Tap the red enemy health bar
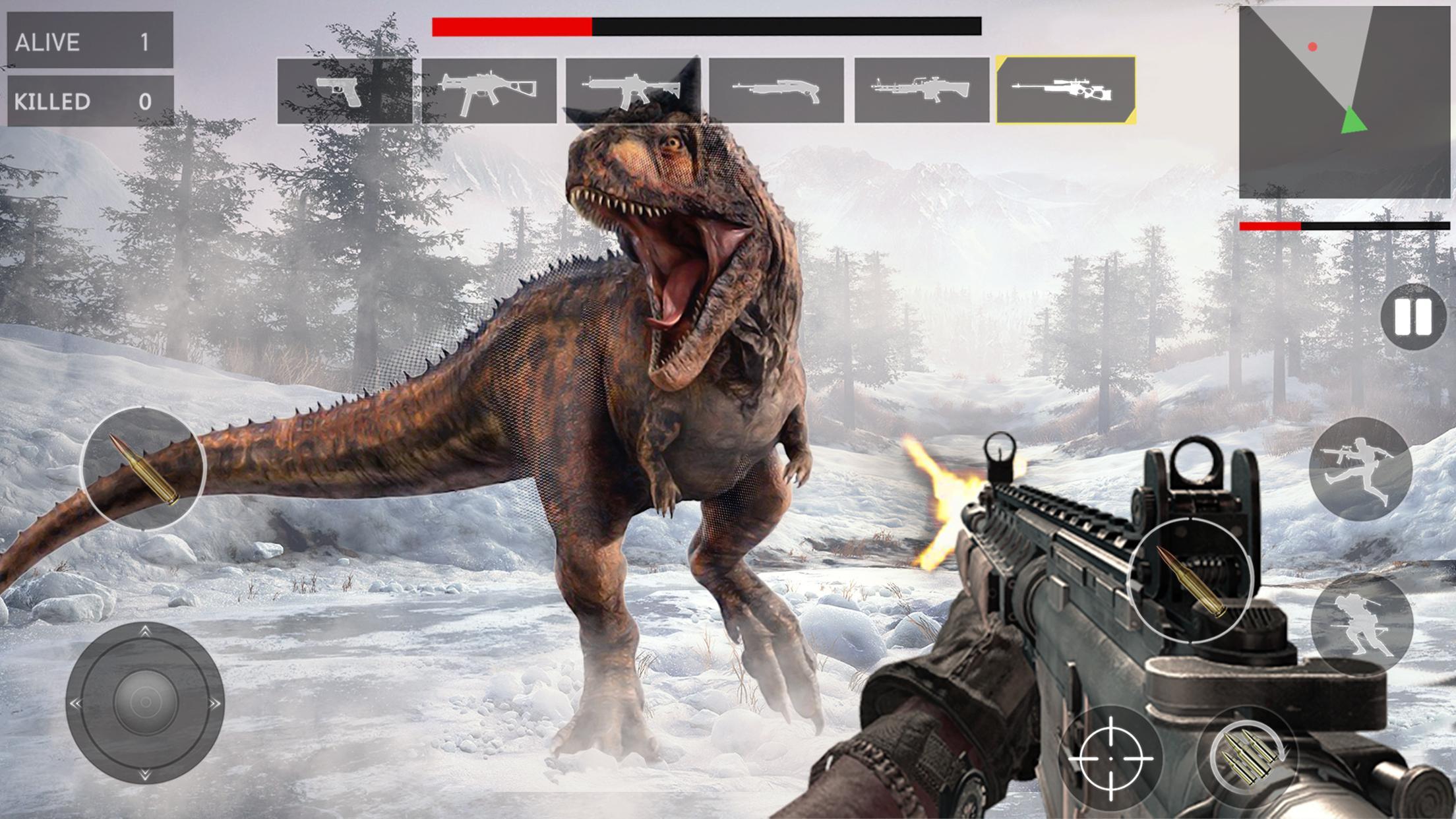The width and height of the screenshot is (1456, 819). (511, 26)
